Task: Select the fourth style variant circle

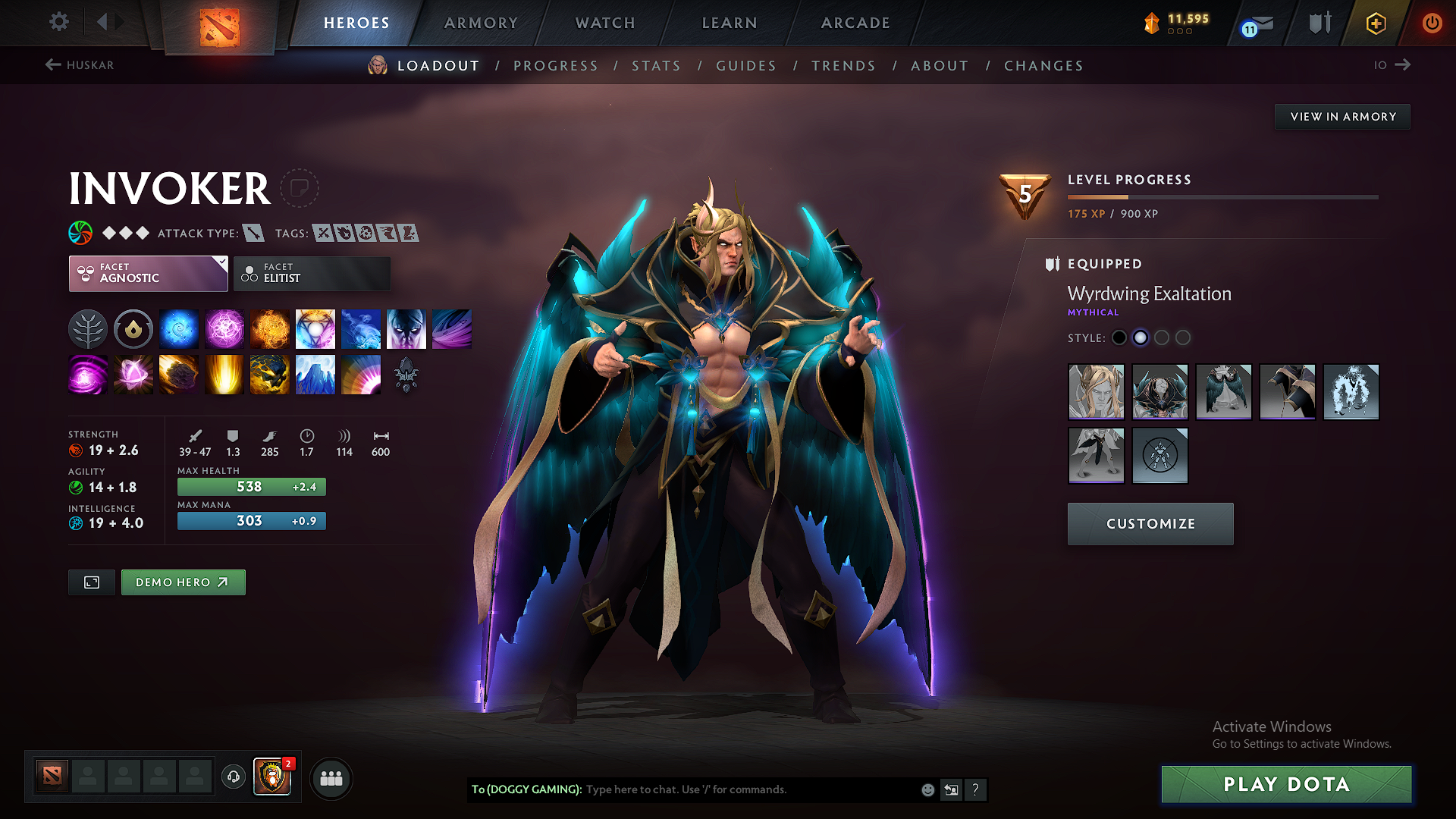Action: [x=1183, y=337]
